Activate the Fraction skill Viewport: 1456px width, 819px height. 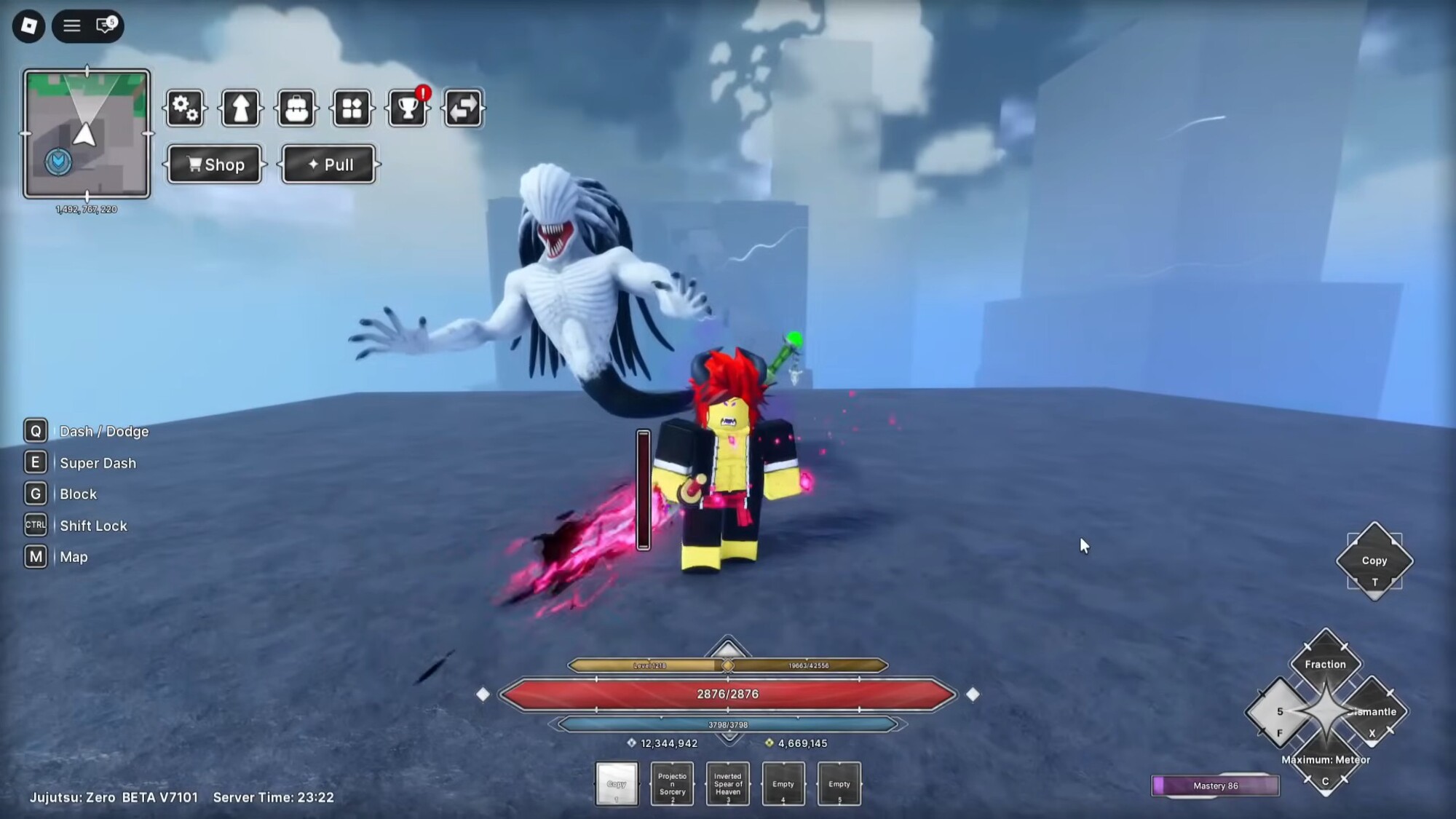(x=1325, y=663)
